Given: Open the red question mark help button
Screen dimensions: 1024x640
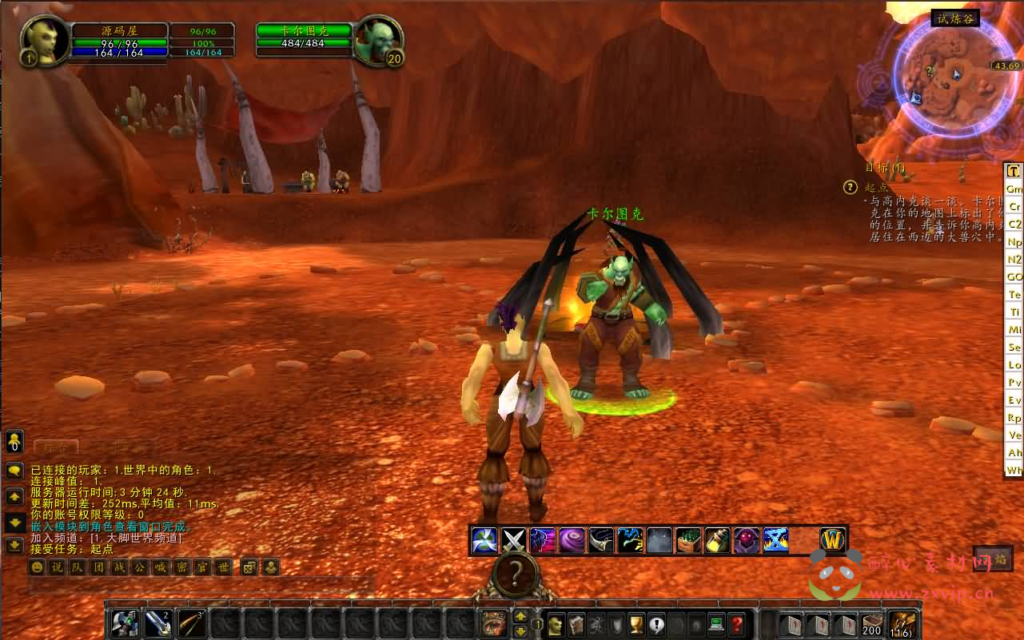Looking at the screenshot, I should tap(737, 624).
